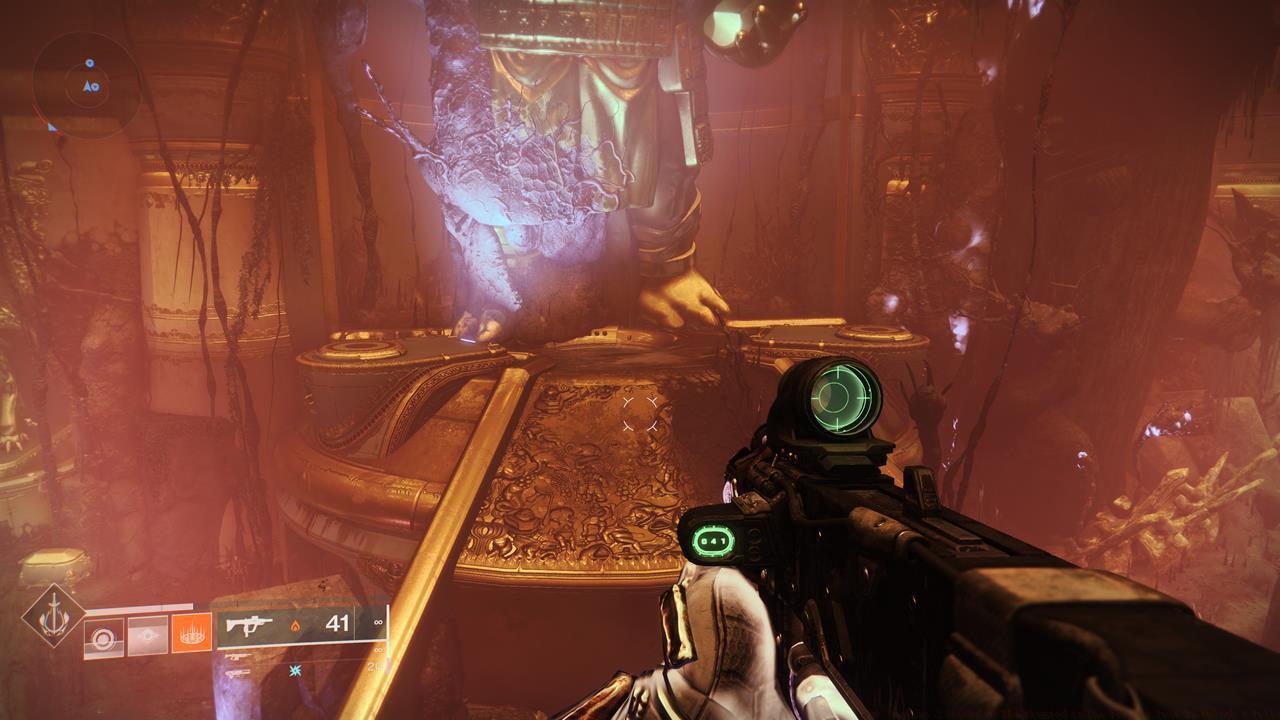Screen dimensions: 1280x720
Task: Click the circular radar minimap
Action: click(85, 82)
